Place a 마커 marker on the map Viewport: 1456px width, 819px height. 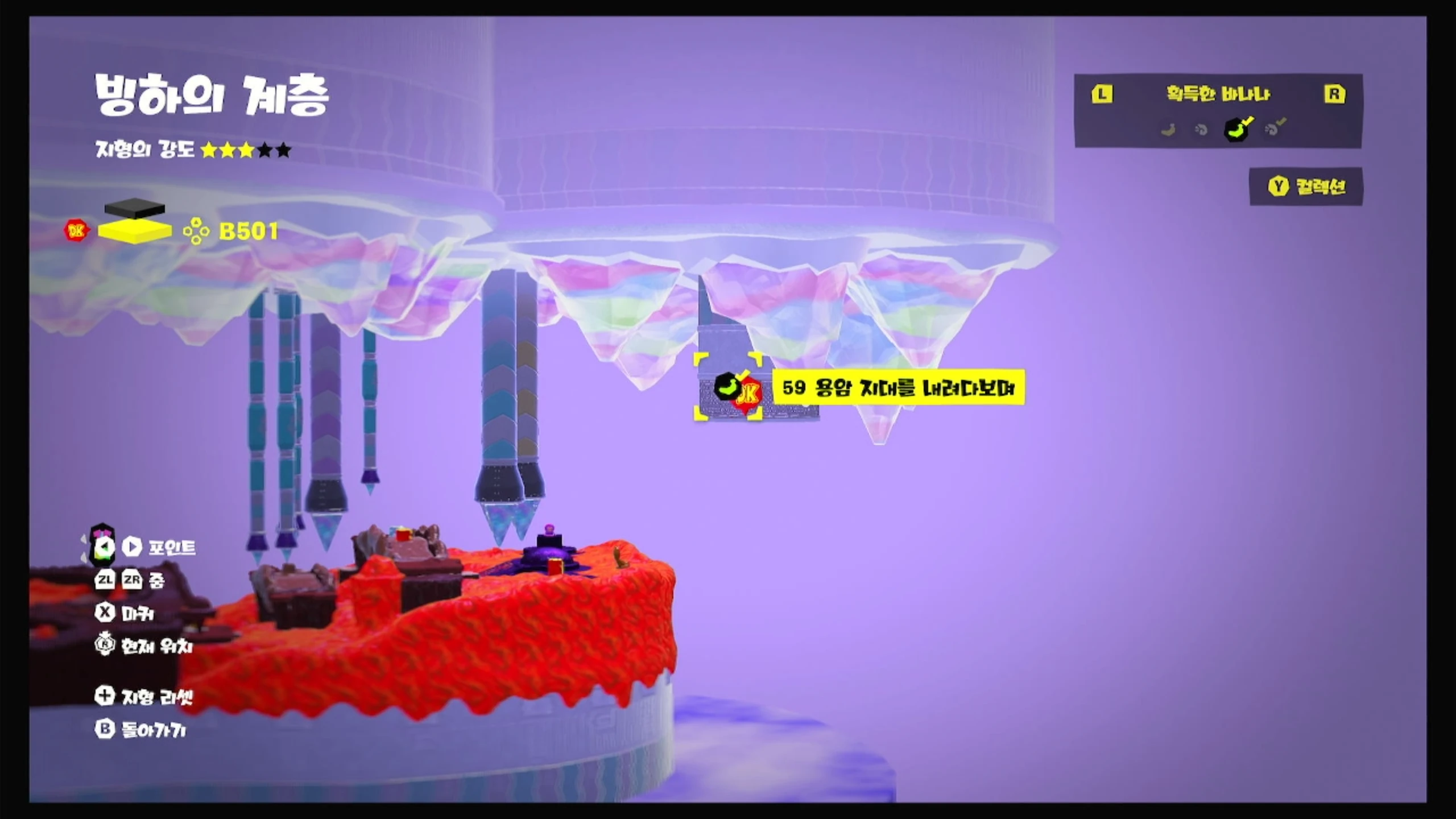pos(125,613)
